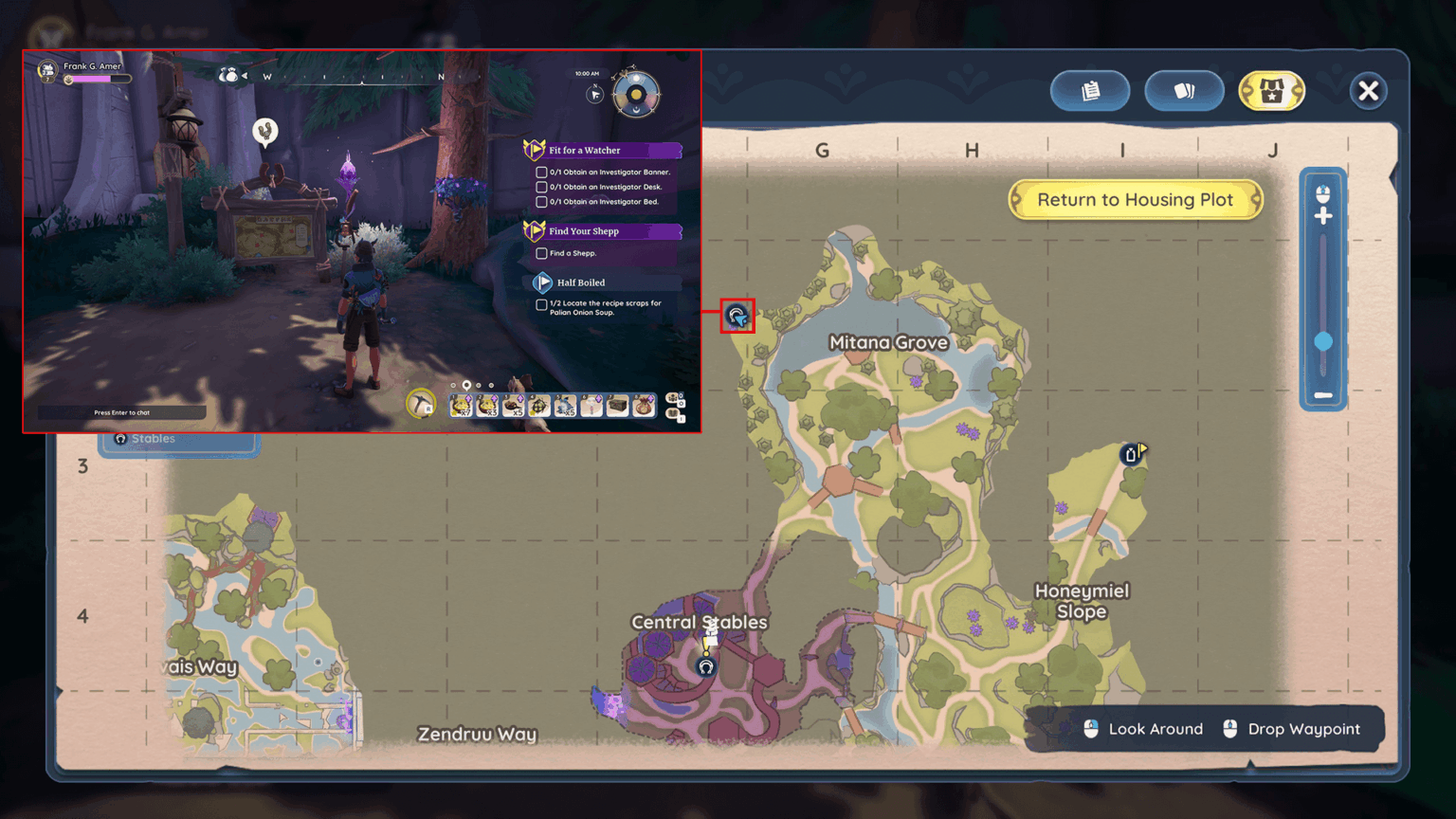
Task: Open the frying pan item in hotbar slot 3
Action: [x=514, y=403]
